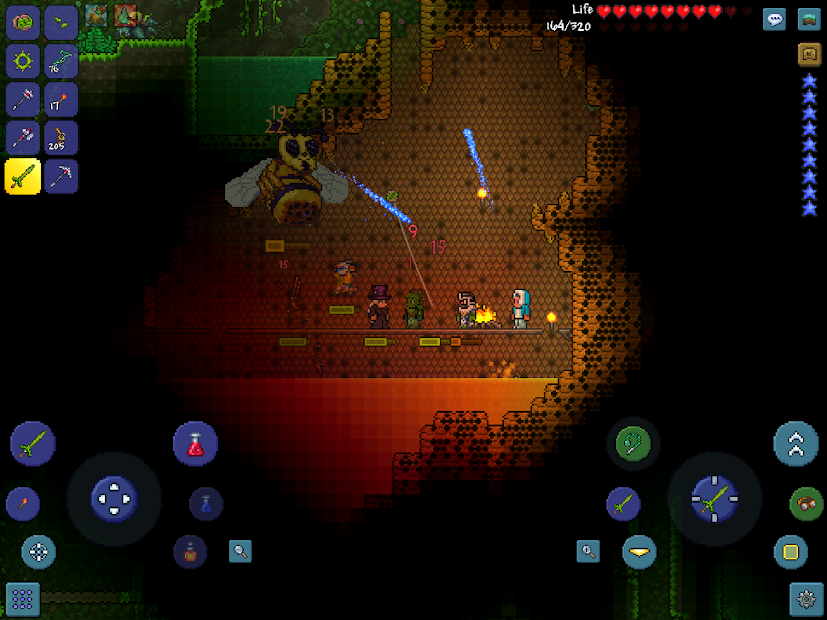This screenshot has width=827, height=620.
Task: Select the Blade of Grass hotbar slot
Action: coord(23,176)
